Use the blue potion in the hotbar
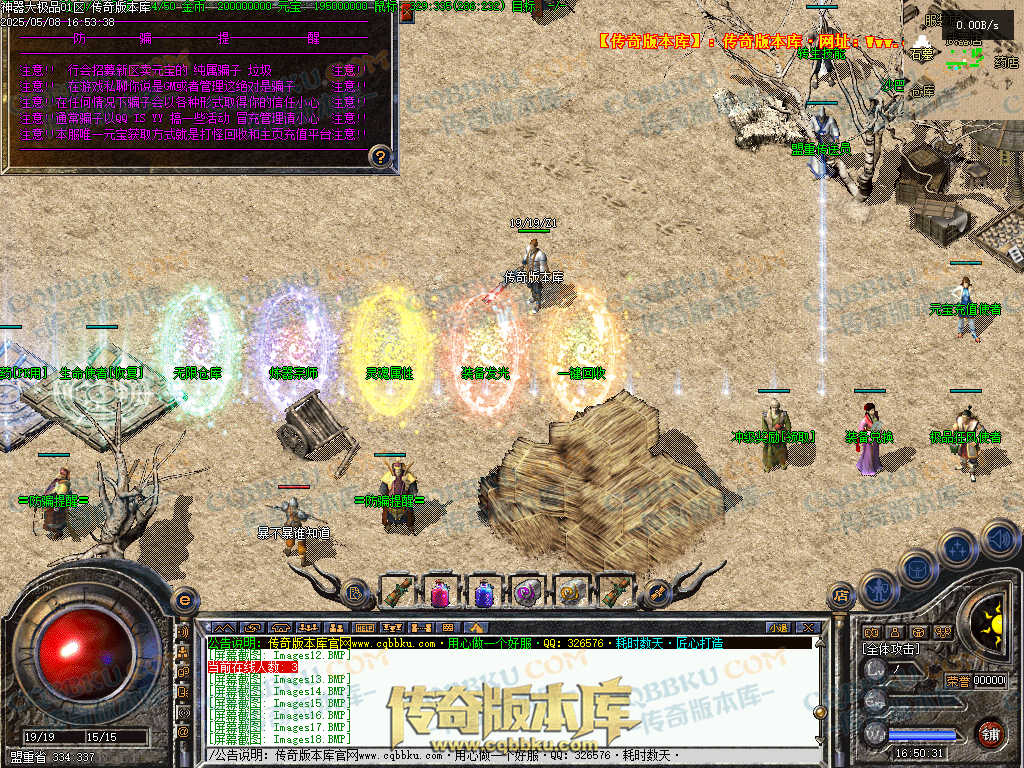The image size is (1024, 768). [x=484, y=593]
